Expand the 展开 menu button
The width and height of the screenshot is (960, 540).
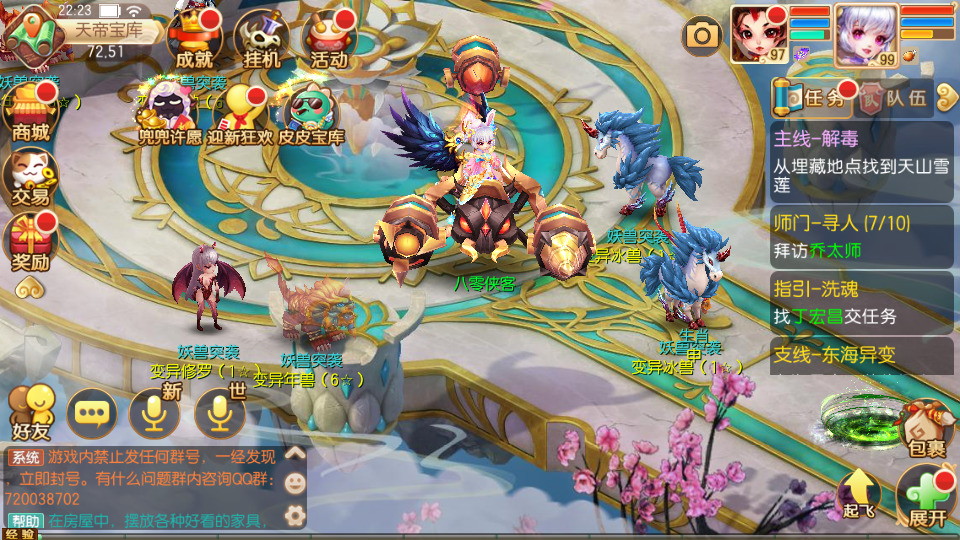(x=927, y=497)
